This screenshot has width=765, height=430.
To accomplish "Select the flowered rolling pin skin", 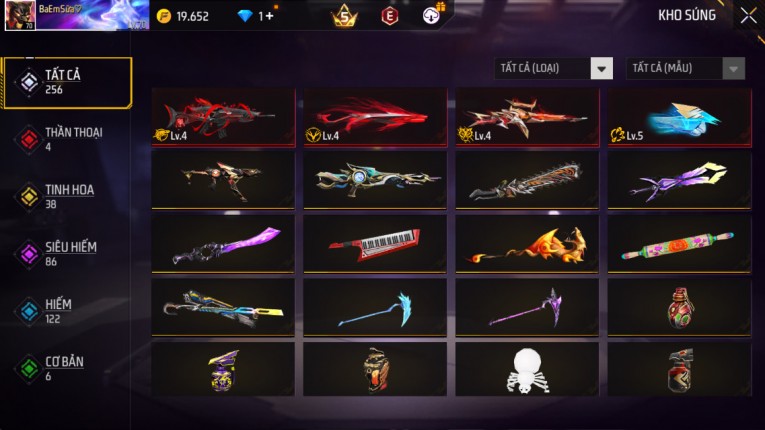I will tap(679, 244).
